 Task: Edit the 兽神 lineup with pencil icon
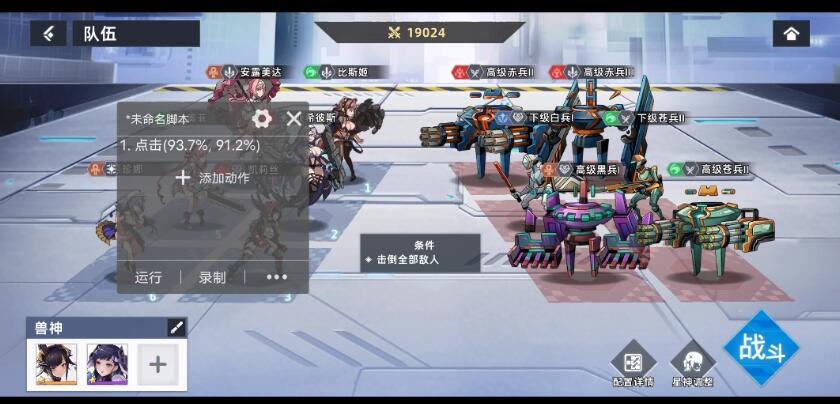[x=176, y=328]
